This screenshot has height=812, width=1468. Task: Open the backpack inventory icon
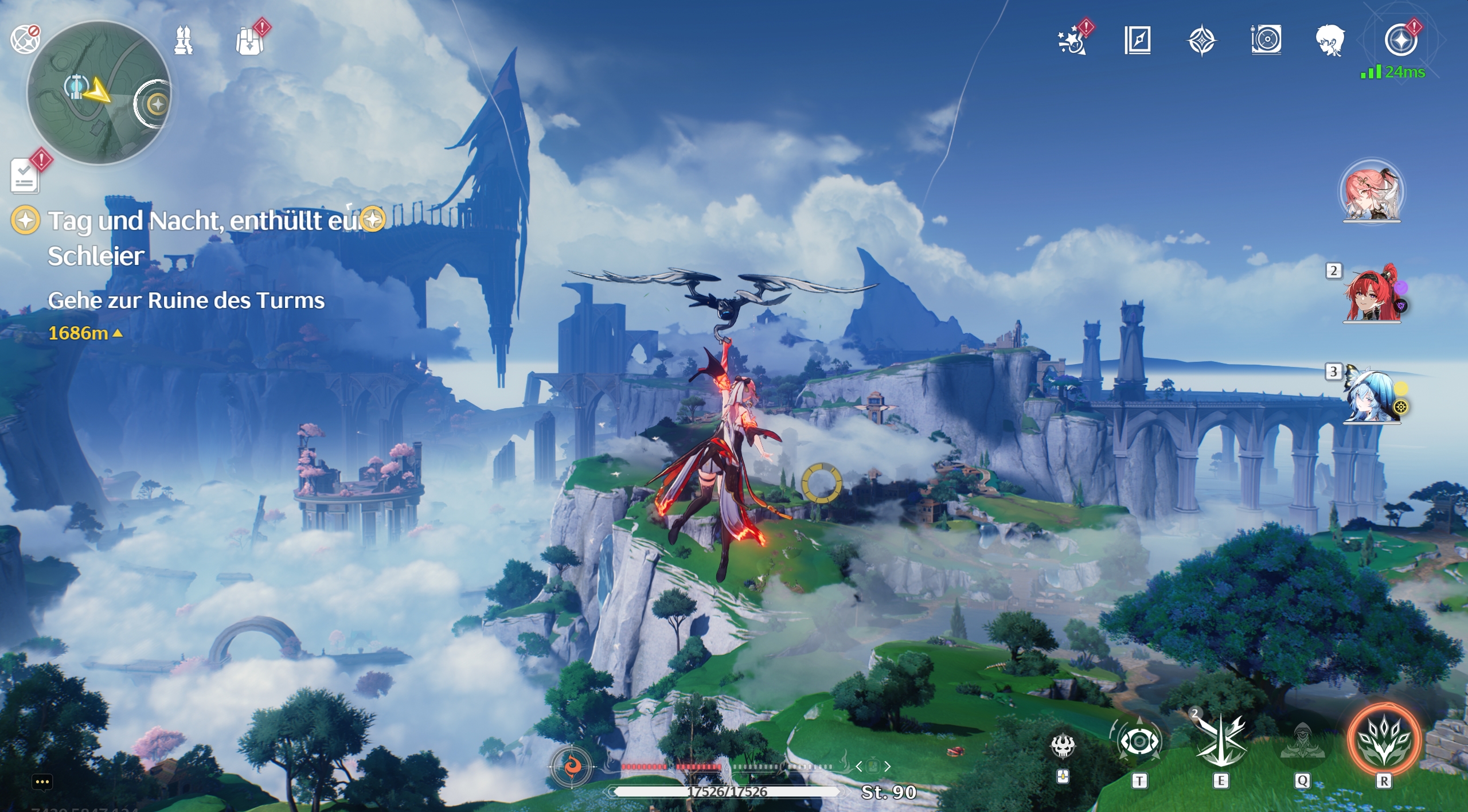251,39
